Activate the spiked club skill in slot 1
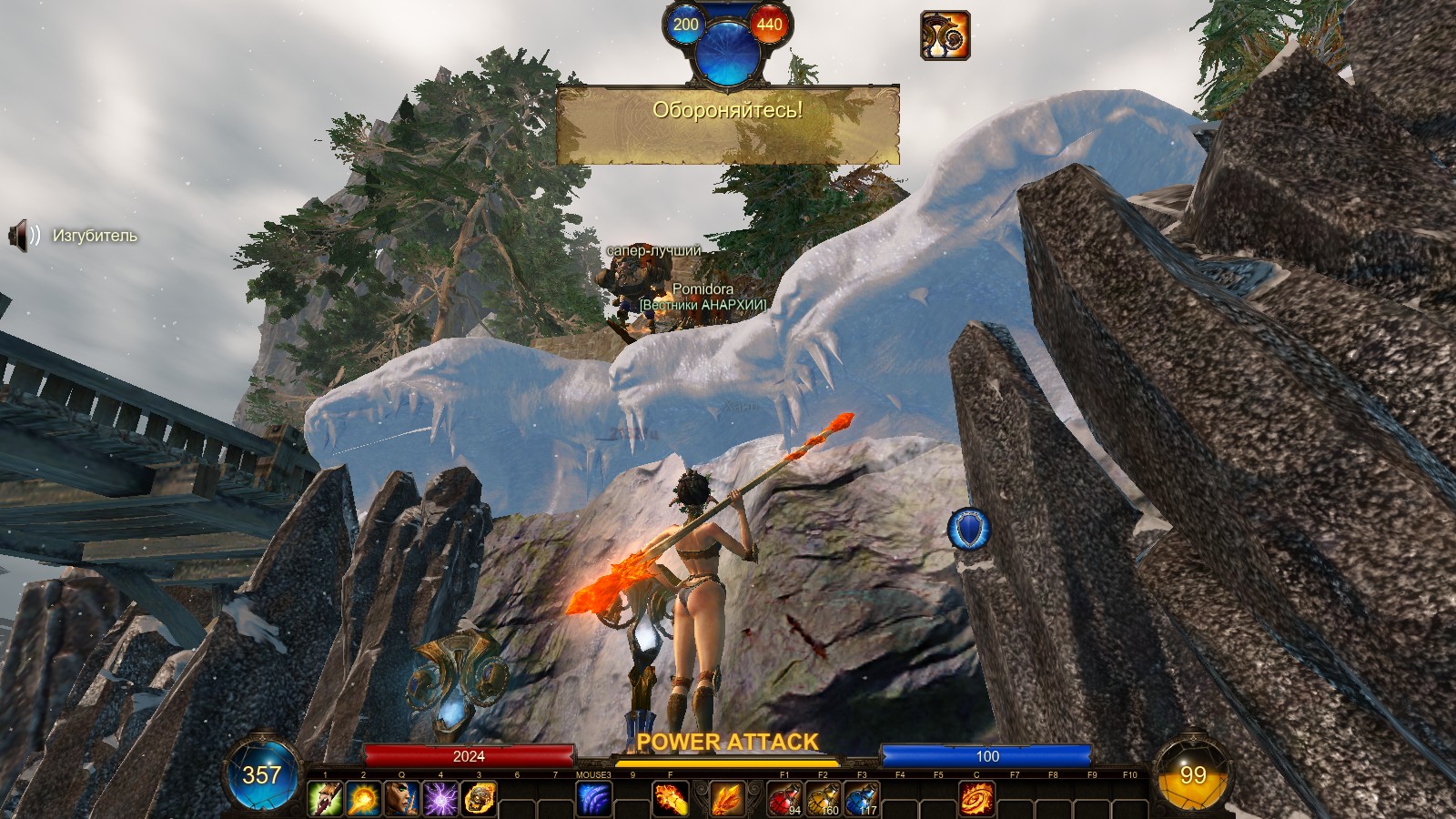 point(325,799)
